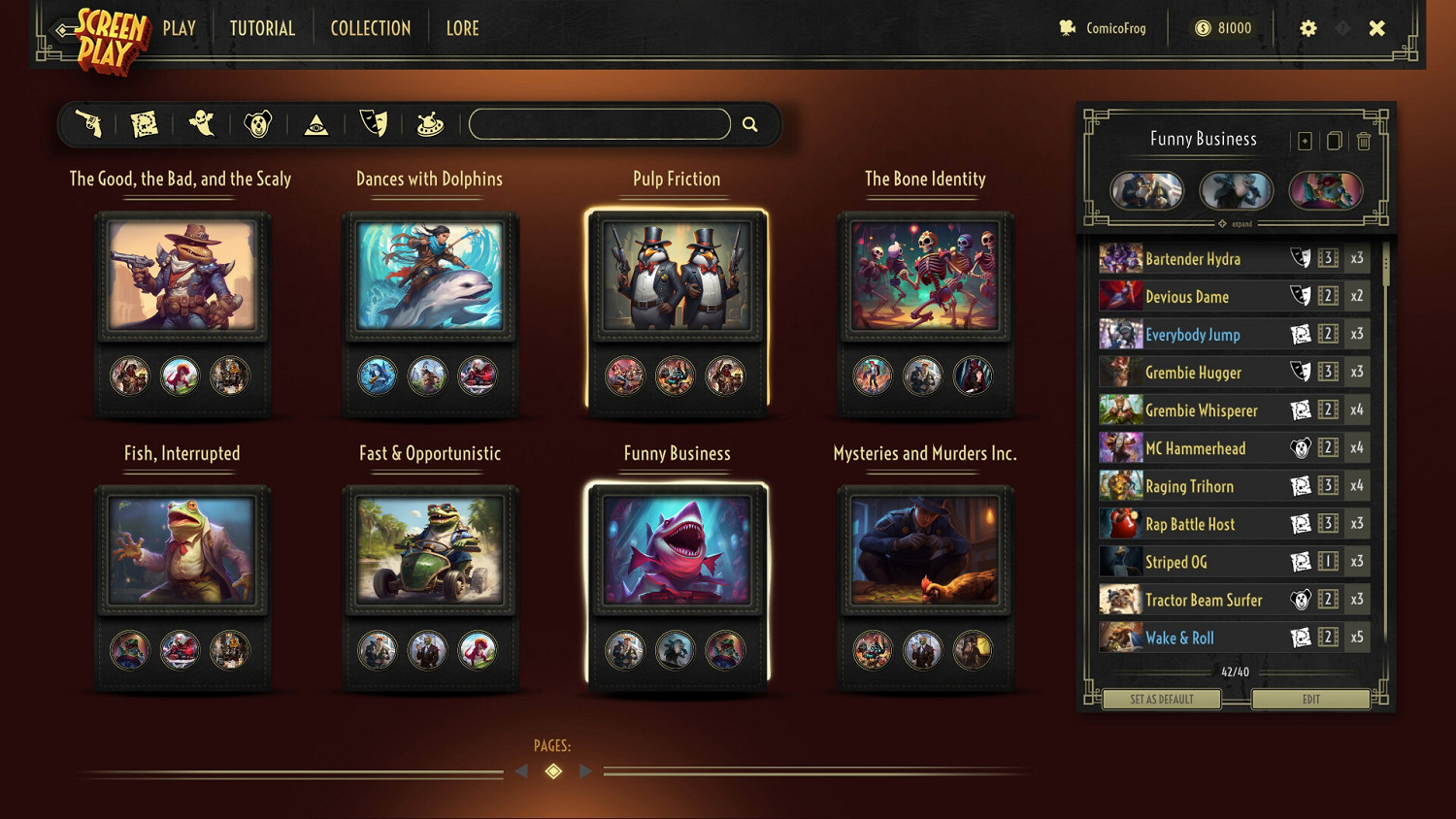Select the UFO sci-fi genre filter
This screenshot has height=819, width=1456.
429,123
